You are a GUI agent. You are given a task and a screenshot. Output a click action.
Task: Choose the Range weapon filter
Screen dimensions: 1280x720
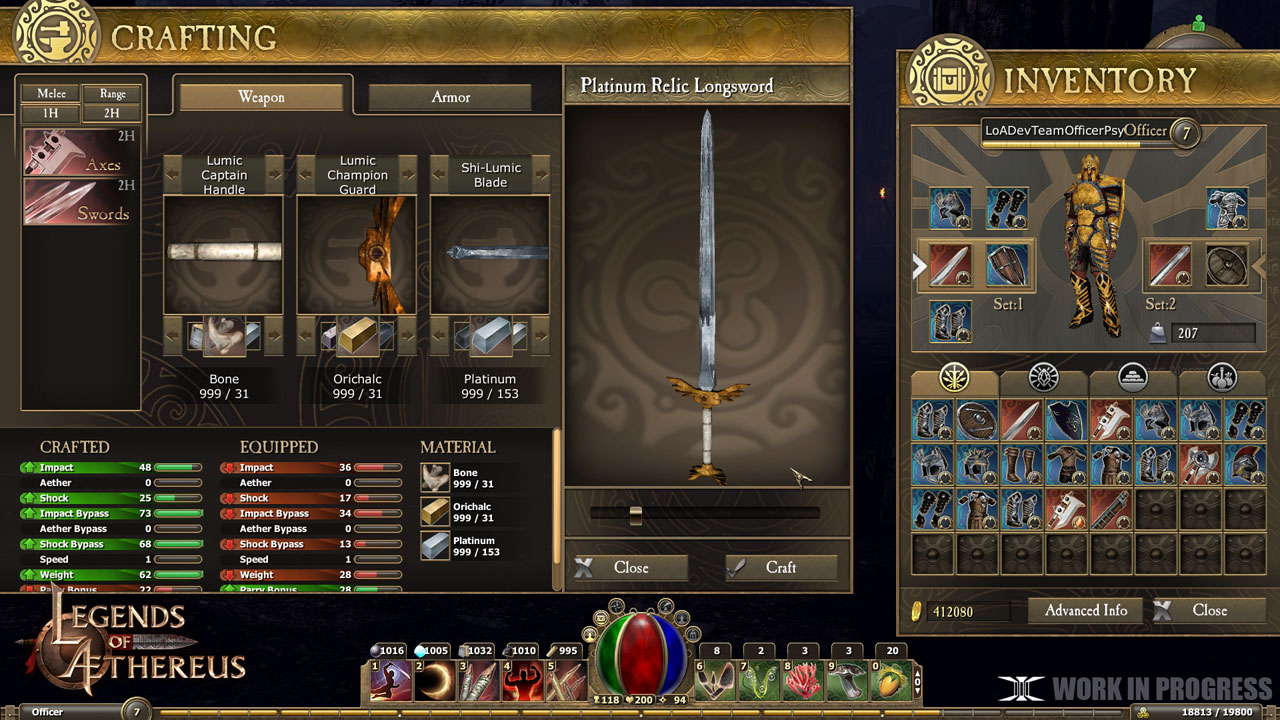pyautogui.click(x=112, y=93)
